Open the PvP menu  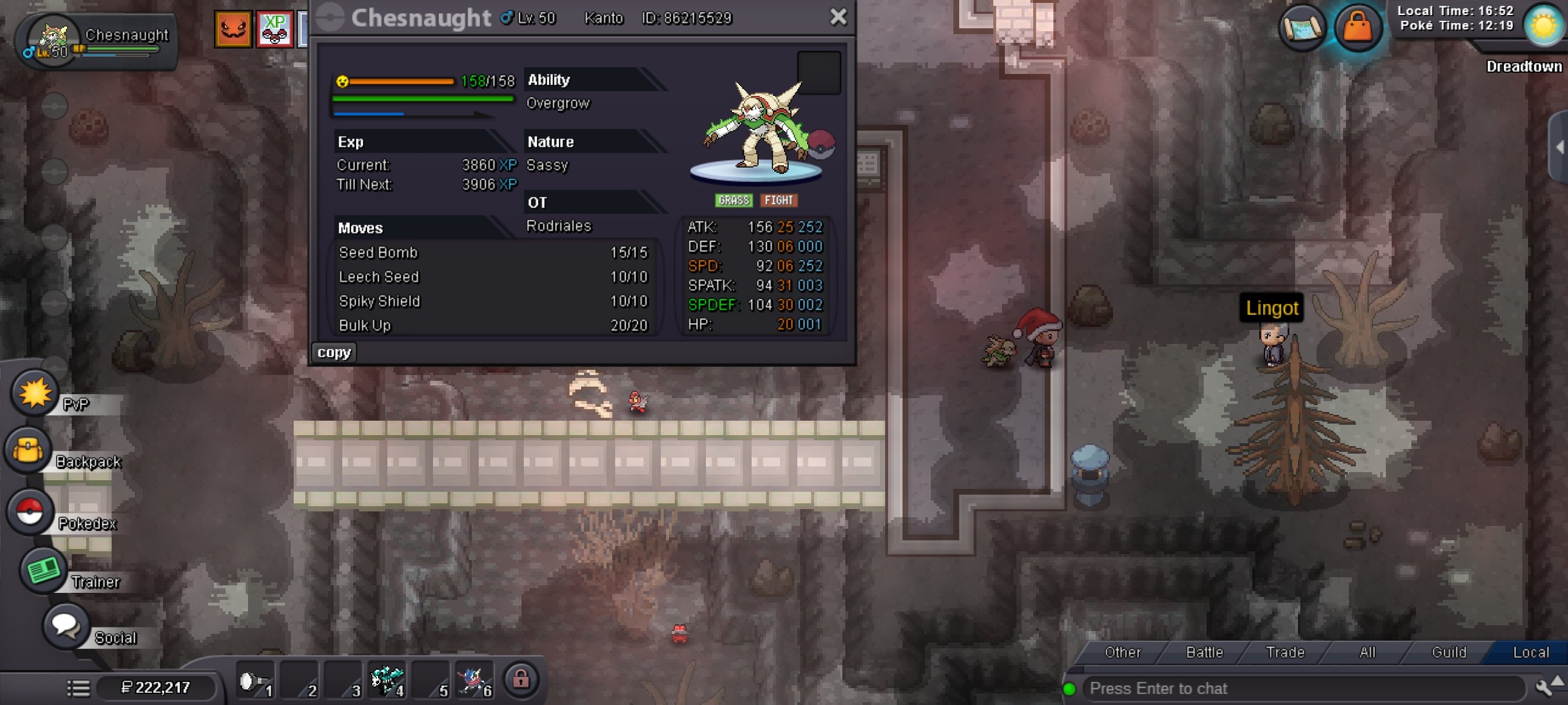click(x=34, y=393)
